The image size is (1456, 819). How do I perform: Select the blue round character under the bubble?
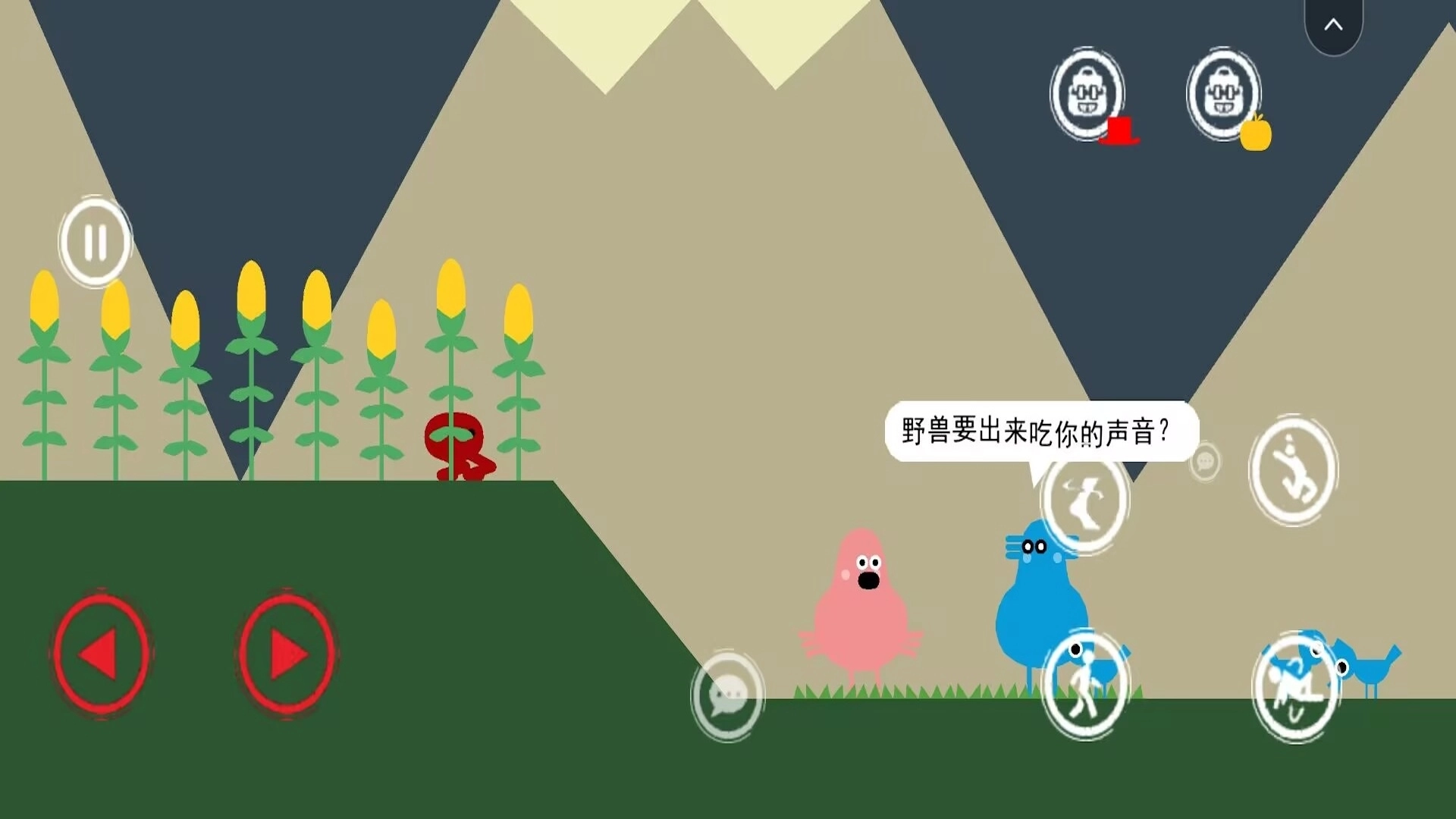click(1039, 599)
